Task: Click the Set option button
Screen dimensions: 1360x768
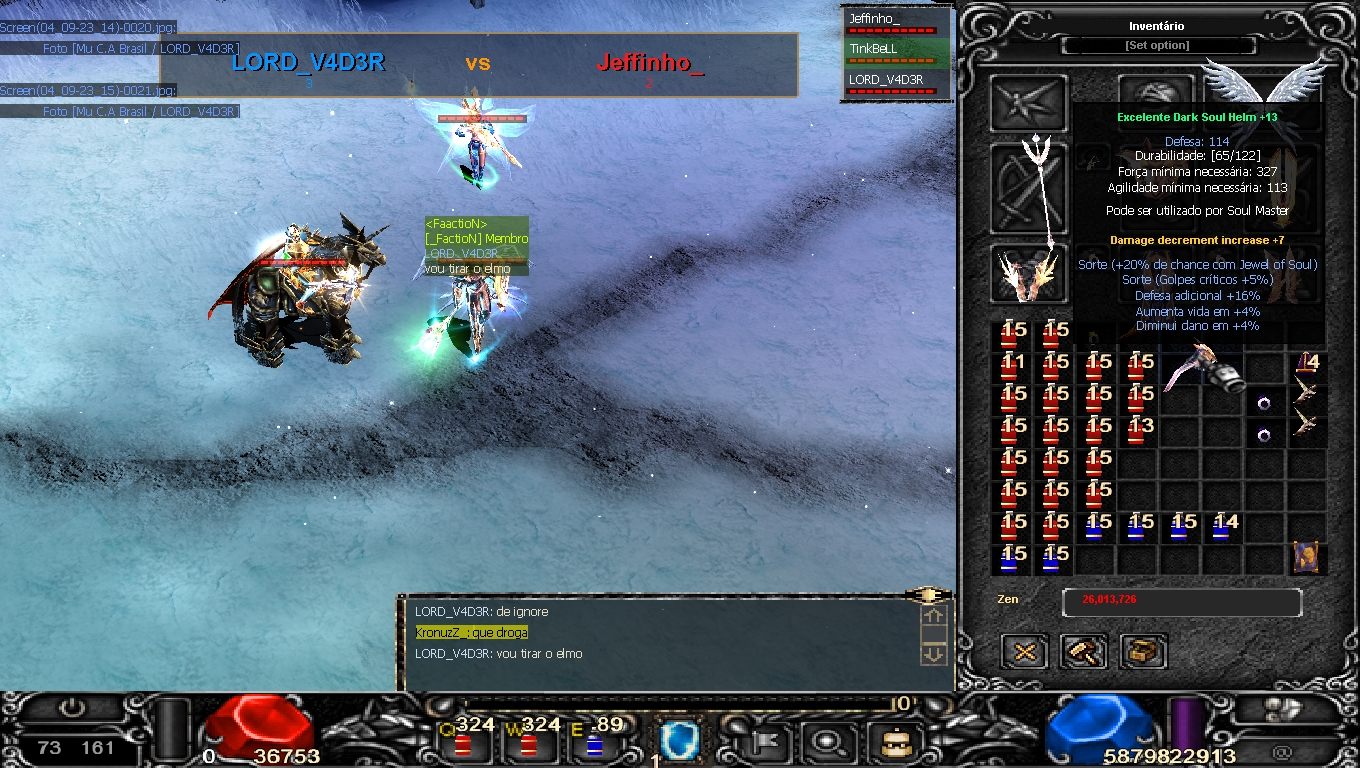Action: (1157, 46)
